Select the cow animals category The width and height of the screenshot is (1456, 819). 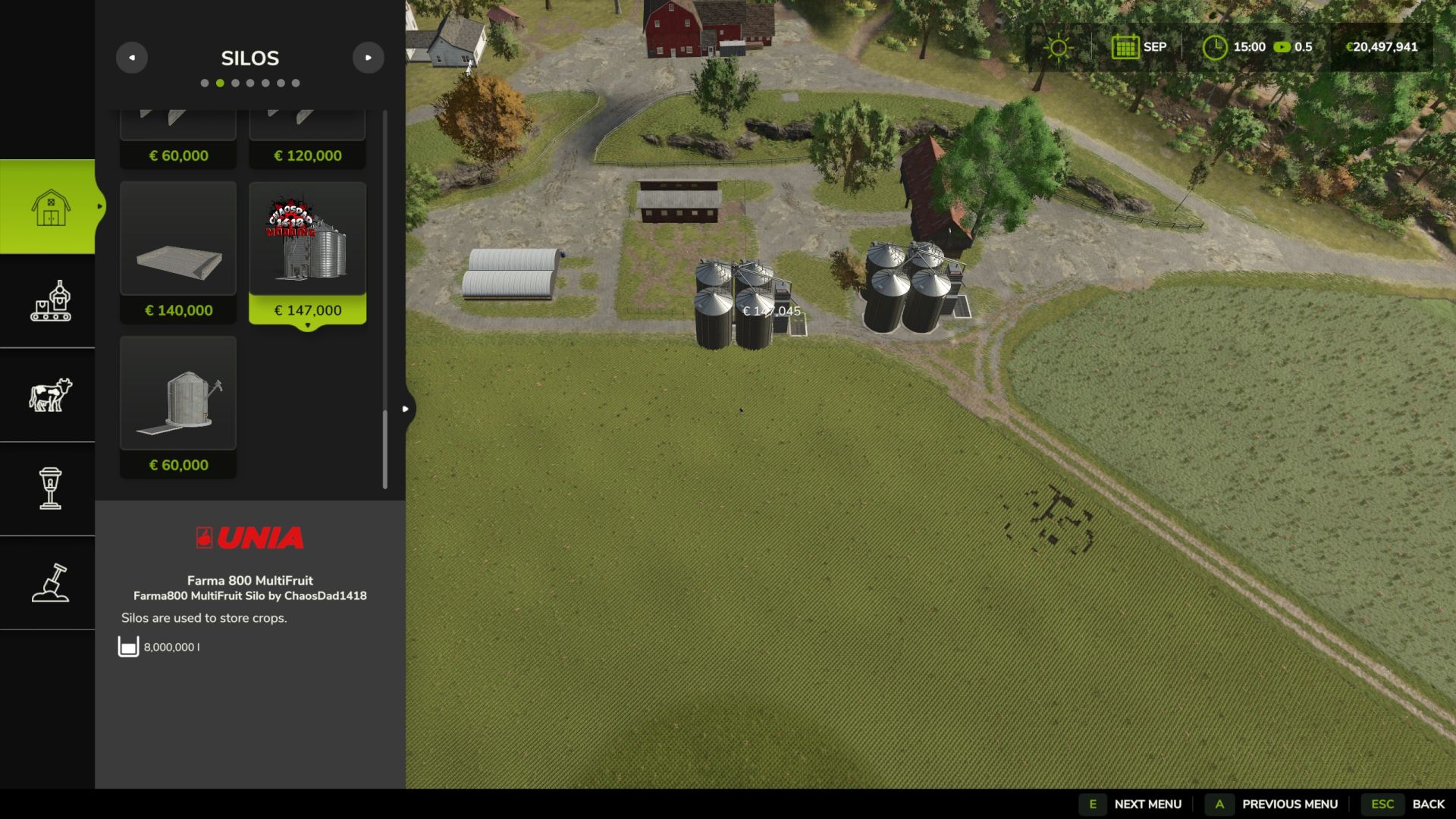pos(50,395)
